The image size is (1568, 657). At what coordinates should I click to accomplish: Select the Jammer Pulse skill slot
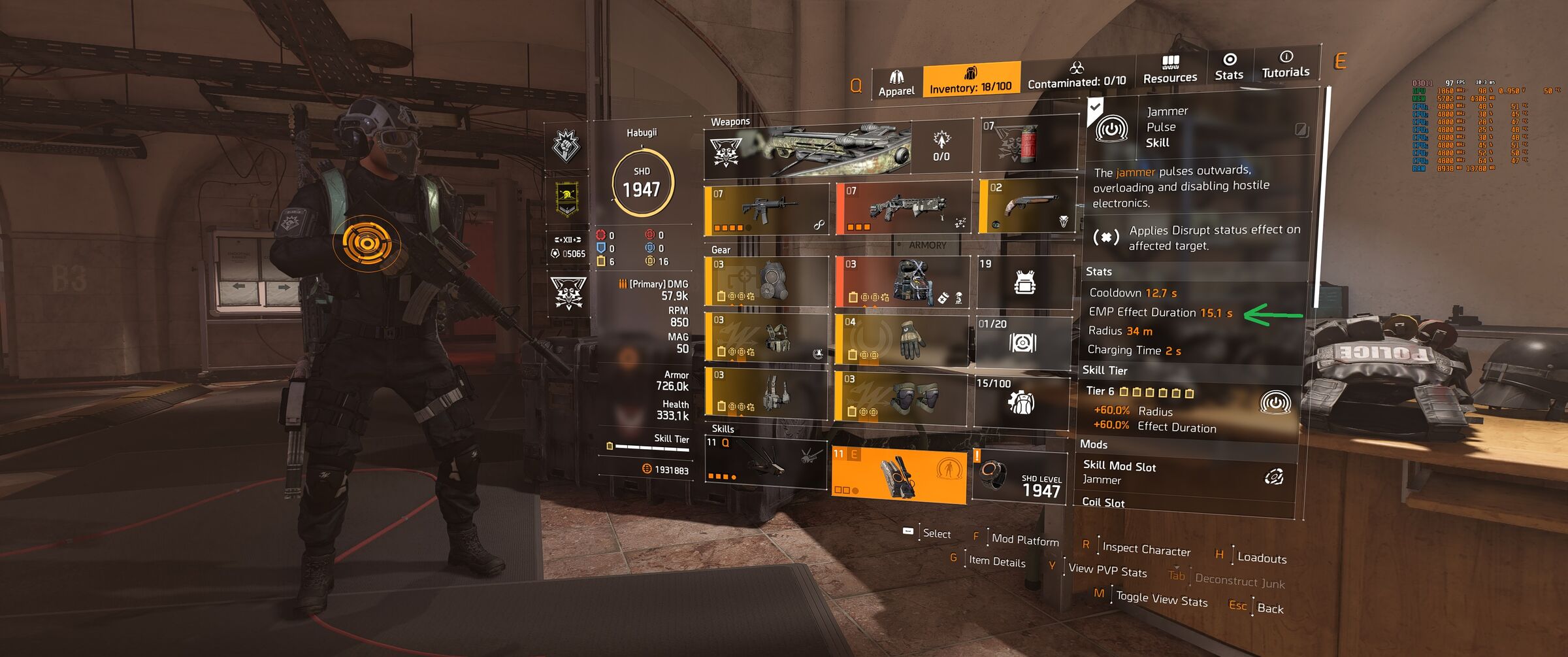[898, 475]
